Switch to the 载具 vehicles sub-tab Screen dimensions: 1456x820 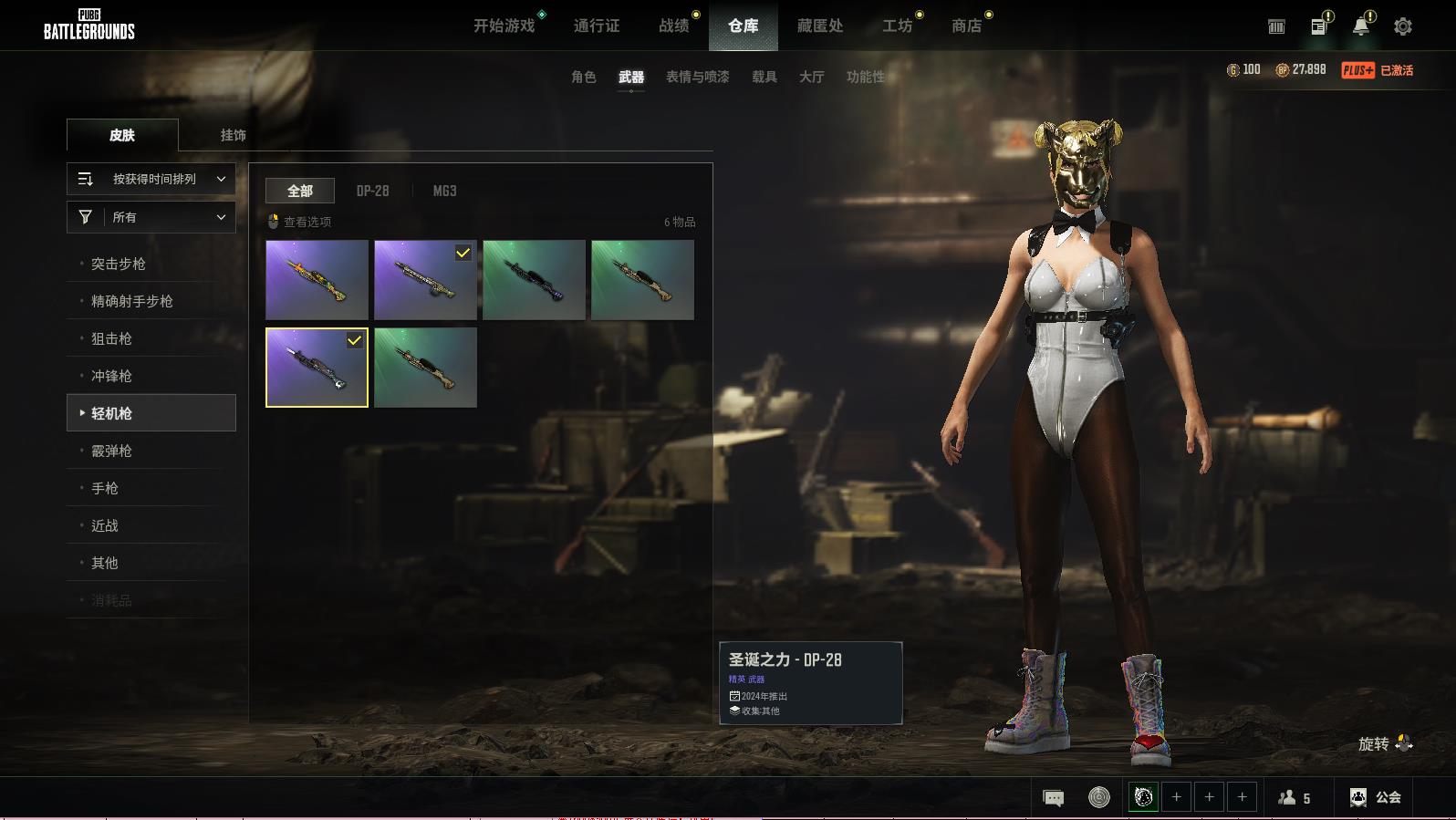pyautogui.click(x=764, y=77)
